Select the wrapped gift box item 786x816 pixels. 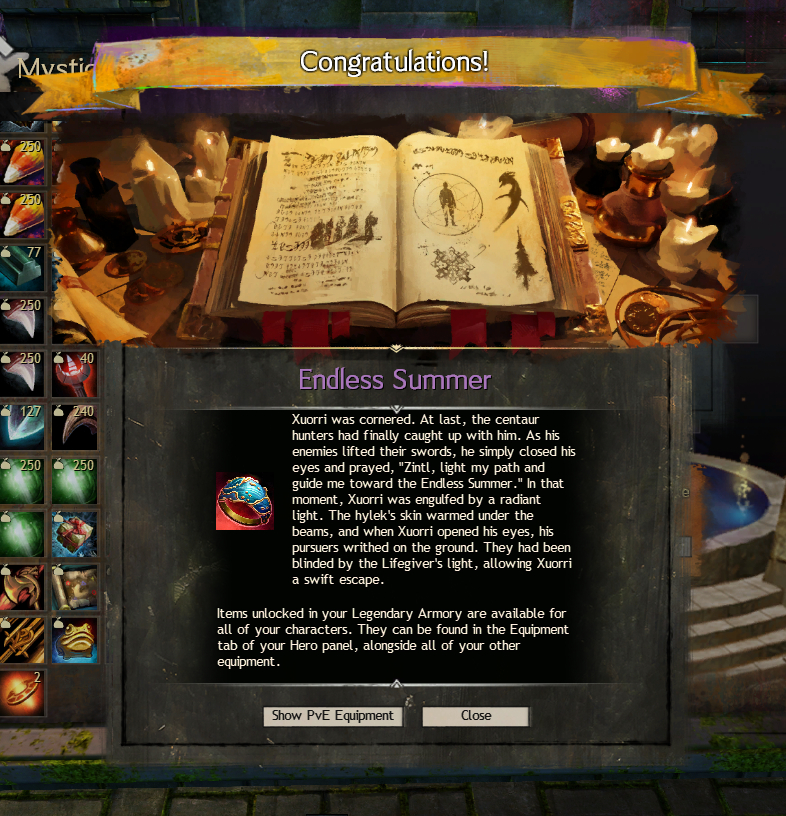coord(75,534)
